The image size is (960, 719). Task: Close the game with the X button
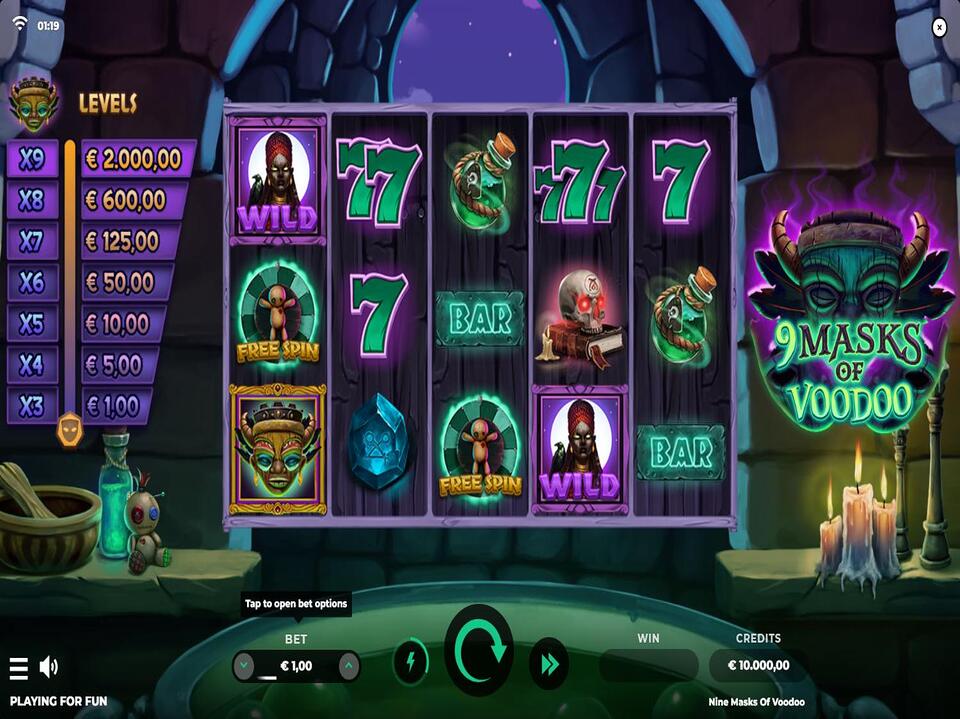(939, 28)
